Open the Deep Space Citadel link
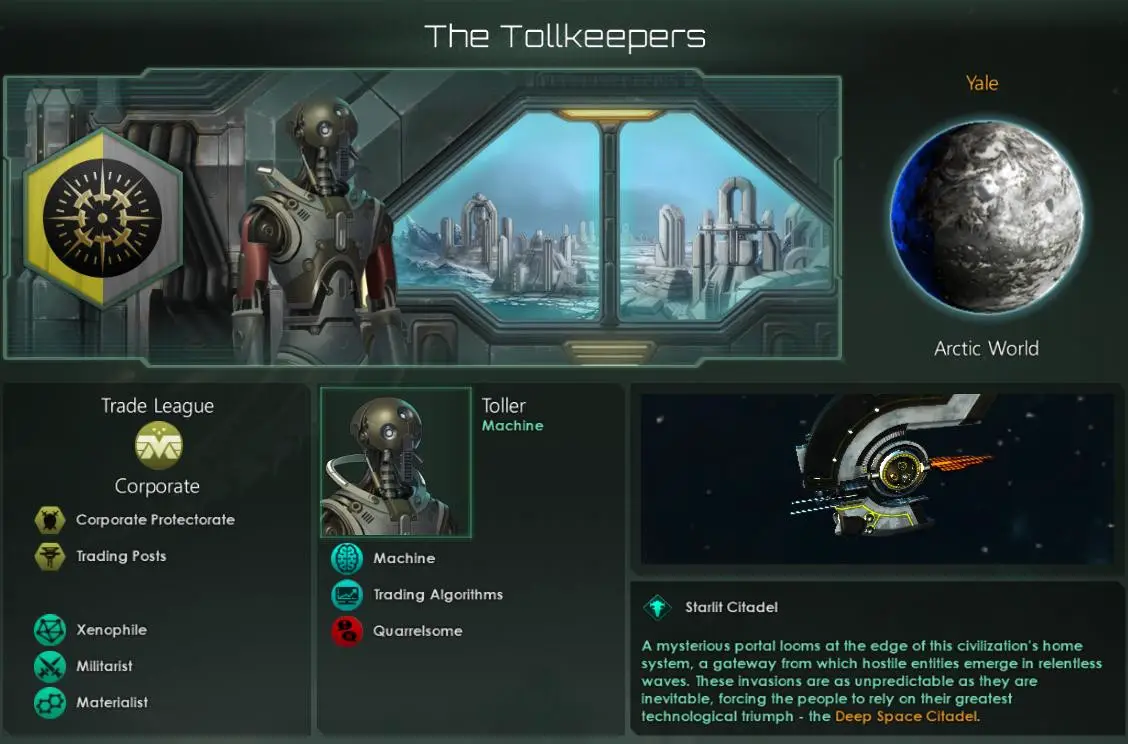This screenshot has height=744, width=1128. (906, 717)
